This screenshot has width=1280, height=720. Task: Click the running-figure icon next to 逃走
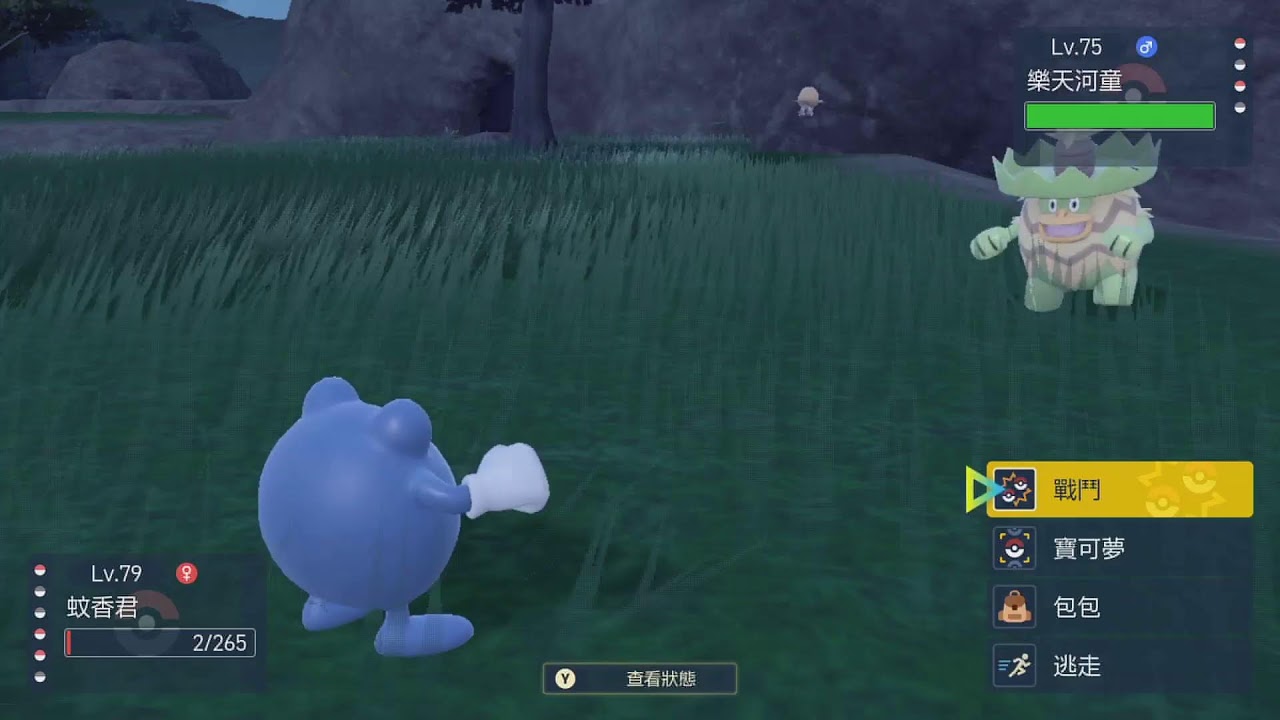[x=1013, y=666]
